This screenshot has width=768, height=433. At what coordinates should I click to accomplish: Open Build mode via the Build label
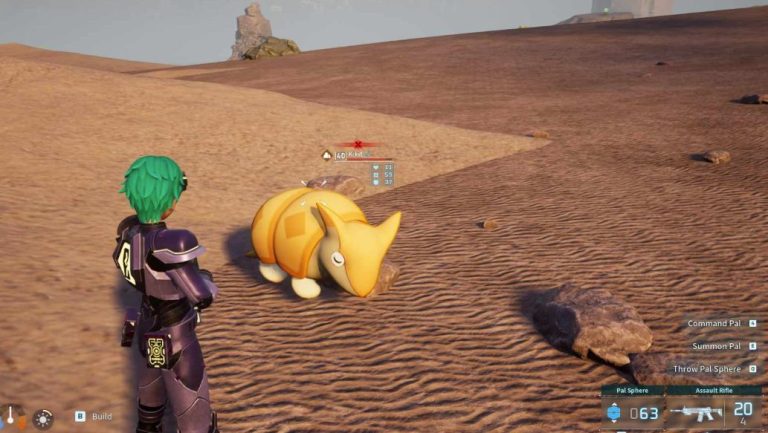coord(101,416)
